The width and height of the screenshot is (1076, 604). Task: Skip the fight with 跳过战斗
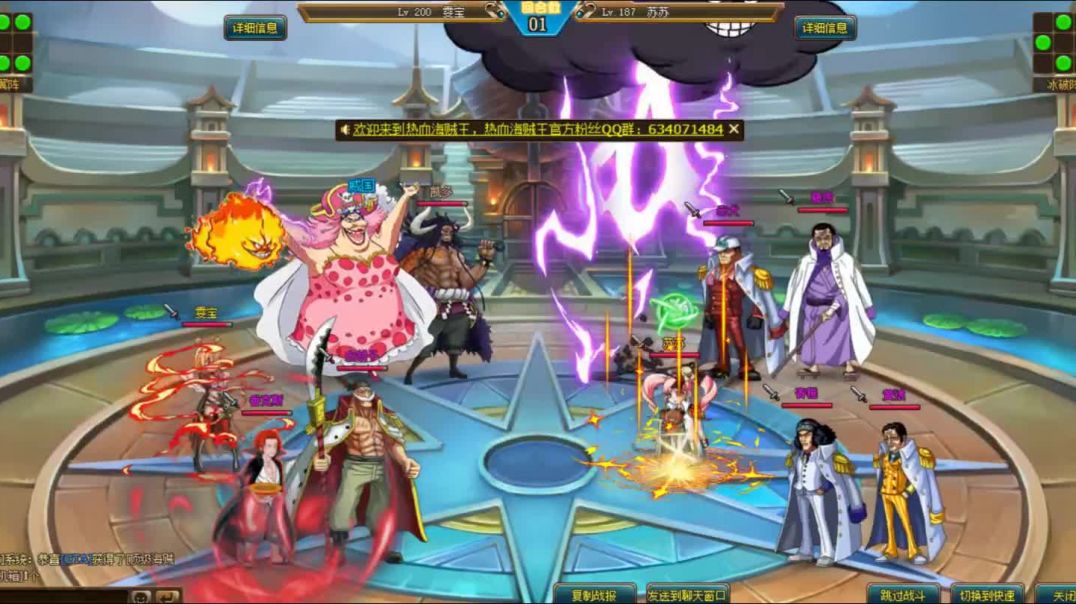tap(903, 594)
